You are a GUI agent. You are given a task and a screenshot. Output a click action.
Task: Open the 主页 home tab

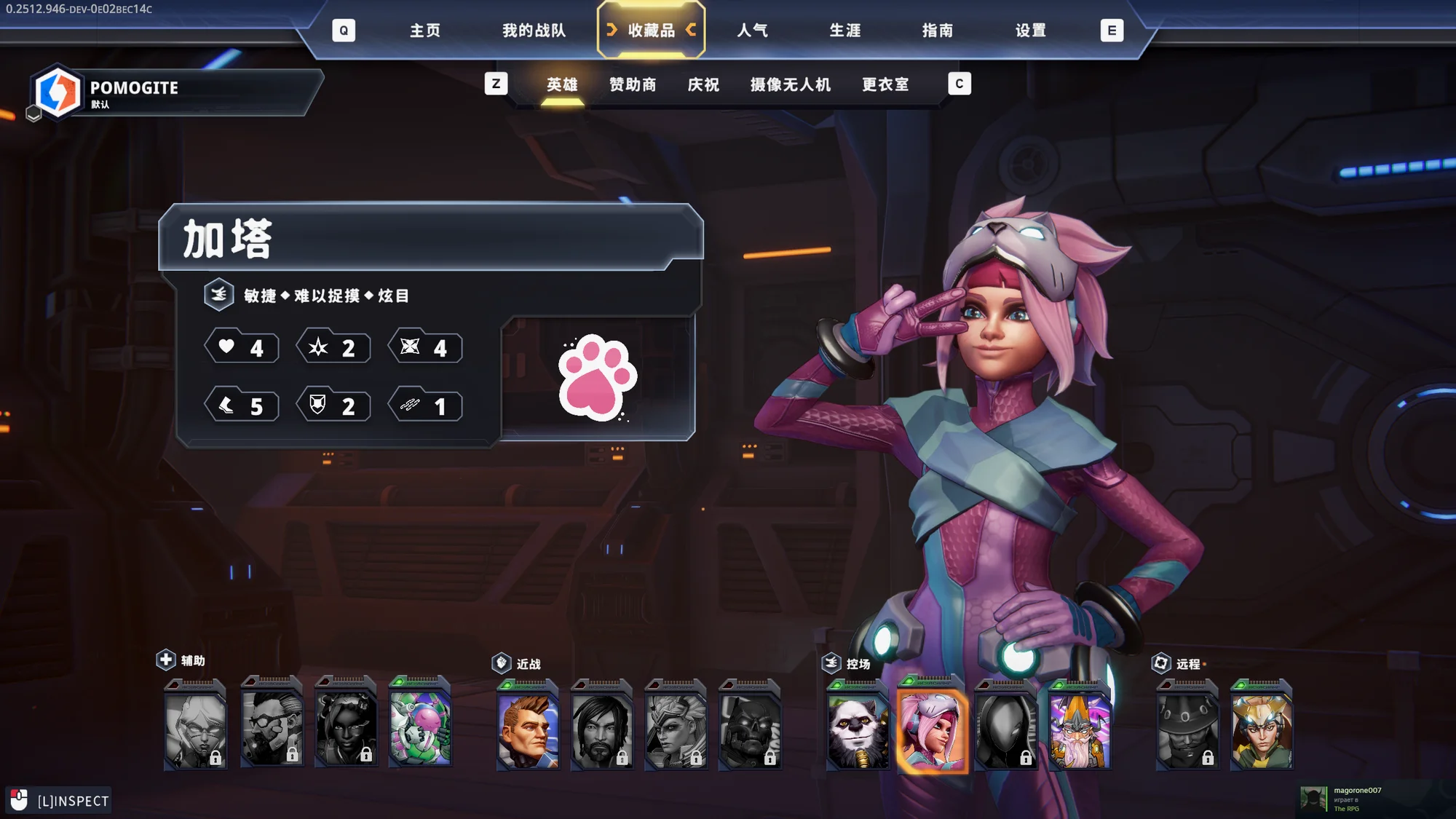pos(425,31)
